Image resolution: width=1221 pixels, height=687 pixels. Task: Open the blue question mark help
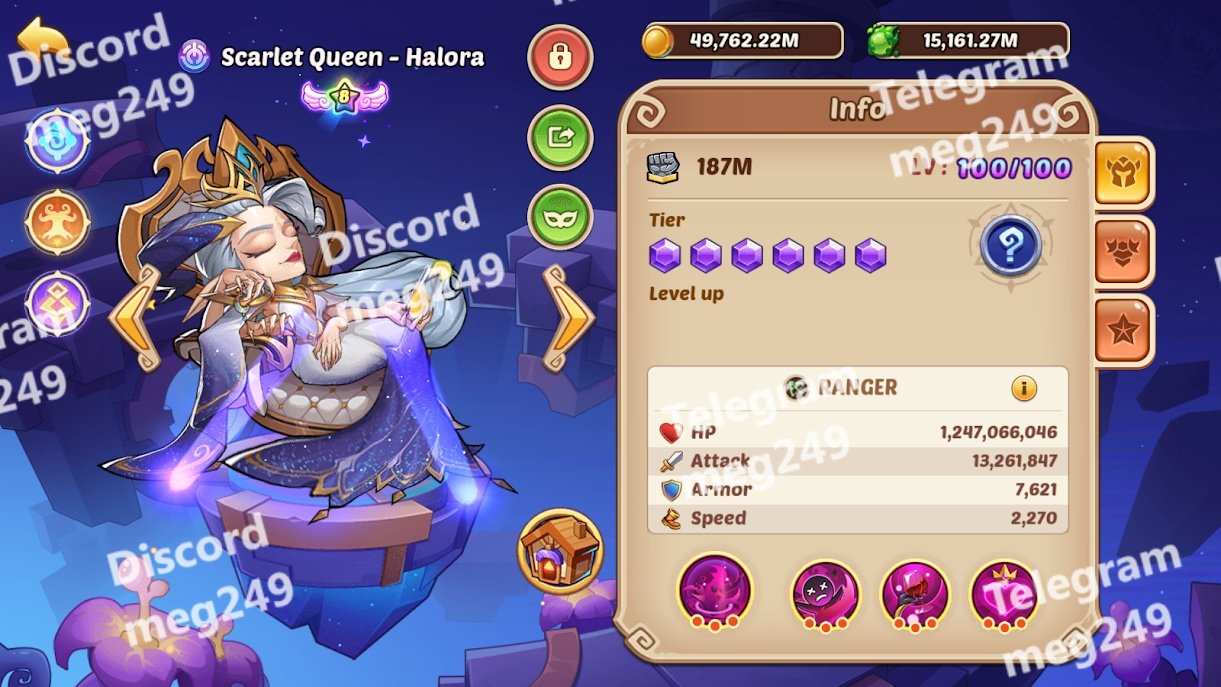[1010, 246]
